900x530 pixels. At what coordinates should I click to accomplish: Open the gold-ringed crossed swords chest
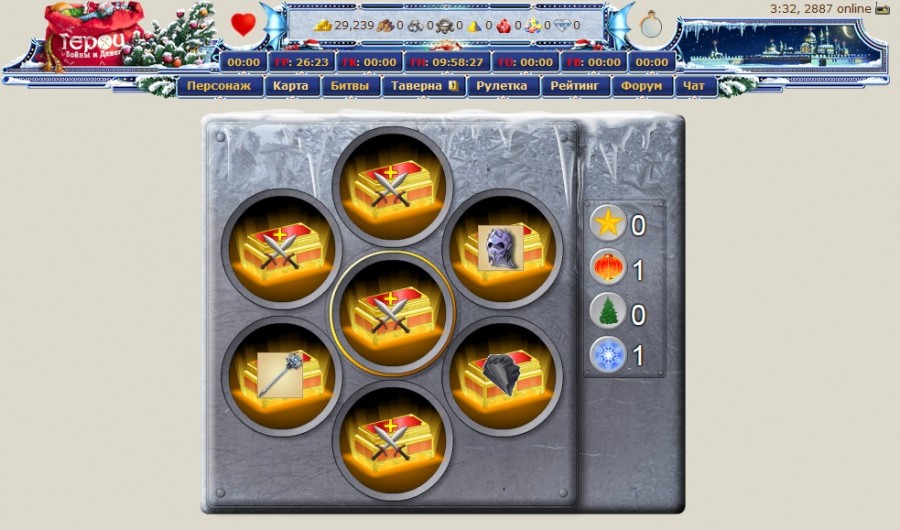392,312
